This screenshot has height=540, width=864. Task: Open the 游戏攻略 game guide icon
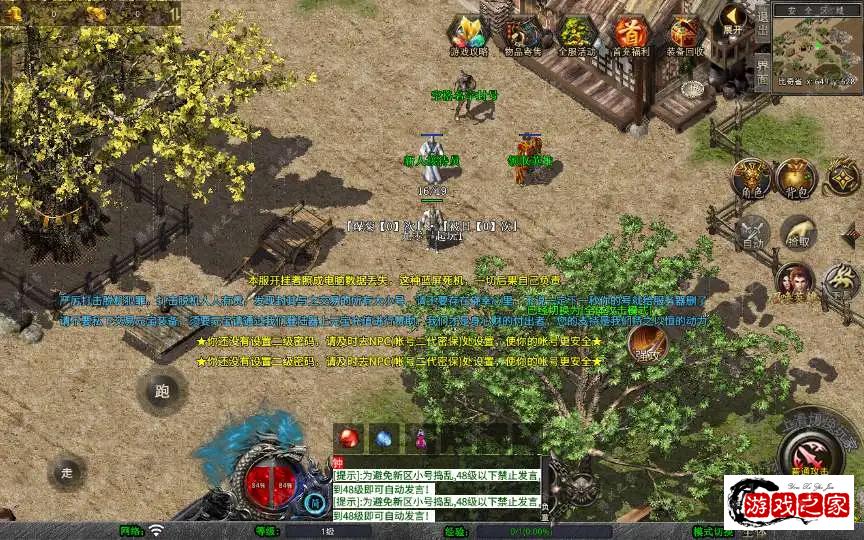(x=467, y=34)
